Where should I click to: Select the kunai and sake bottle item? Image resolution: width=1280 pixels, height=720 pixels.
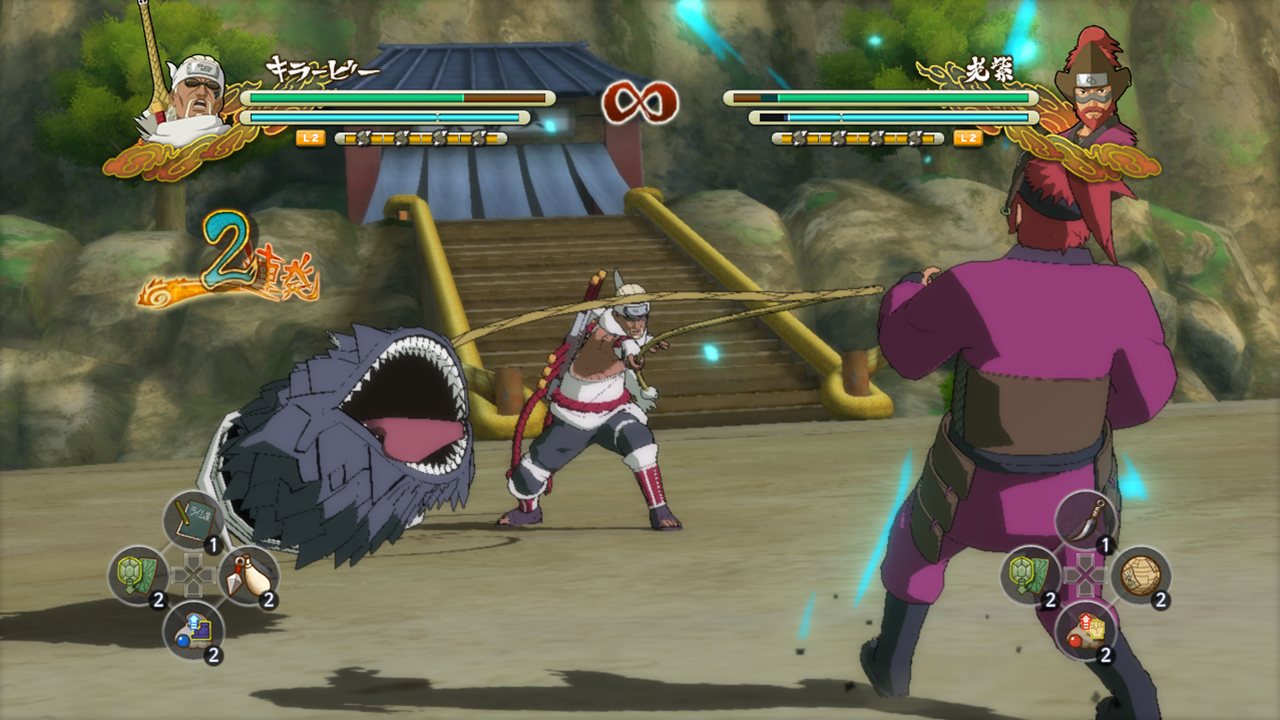point(247,575)
